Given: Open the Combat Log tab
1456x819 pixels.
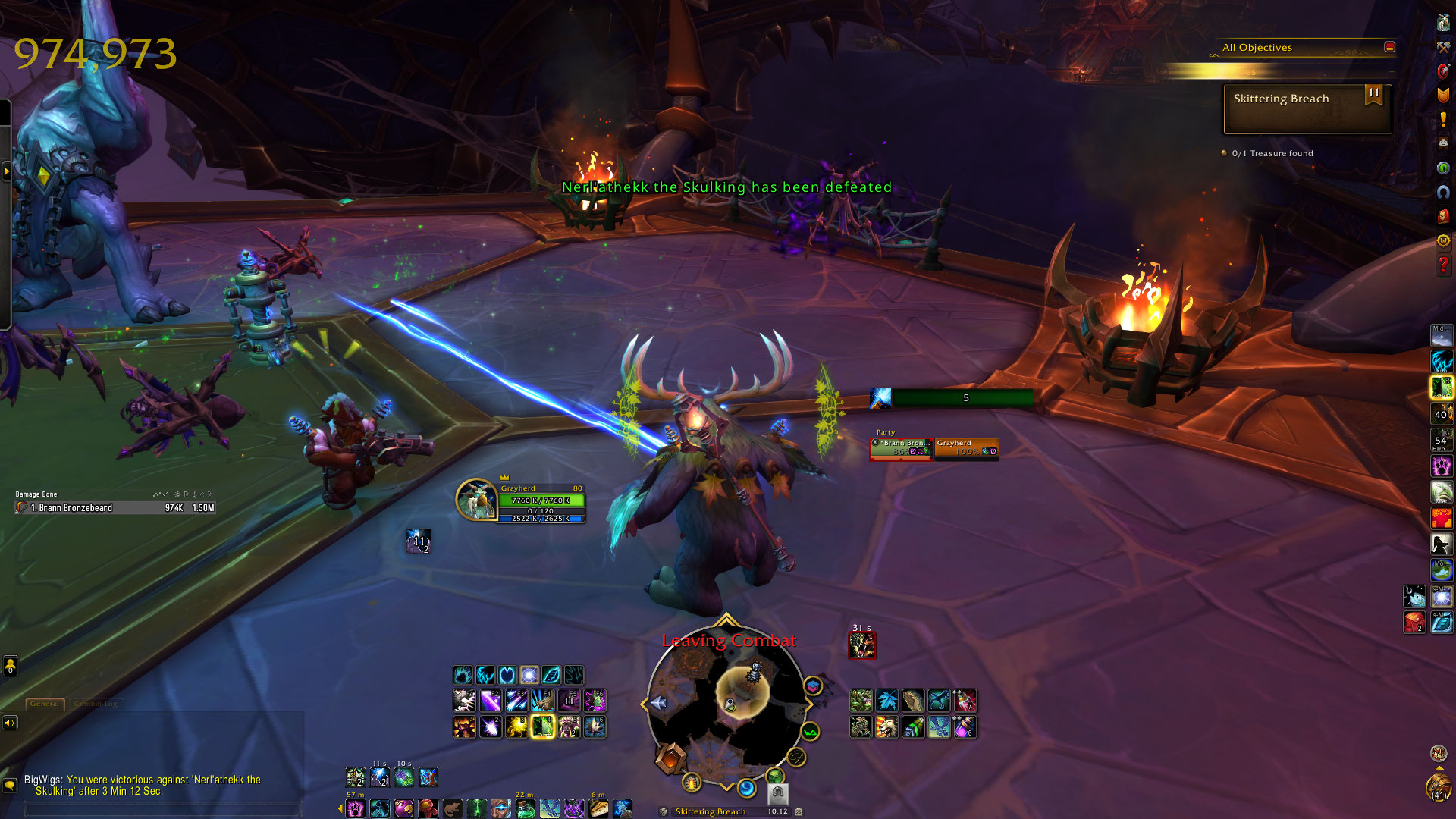Looking at the screenshot, I should [96, 704].
